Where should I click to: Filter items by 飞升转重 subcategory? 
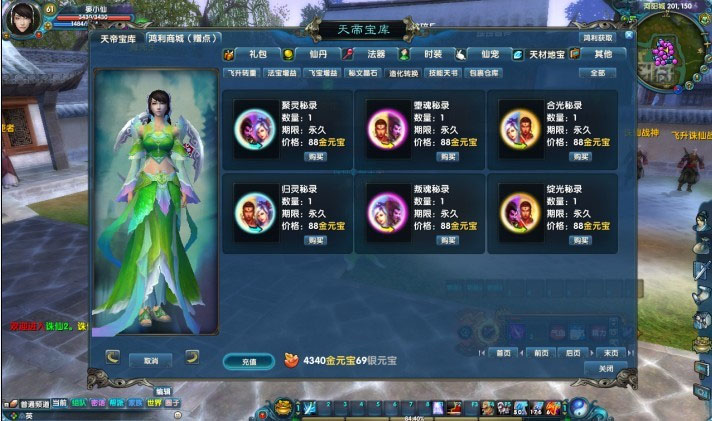click(242, 73)
